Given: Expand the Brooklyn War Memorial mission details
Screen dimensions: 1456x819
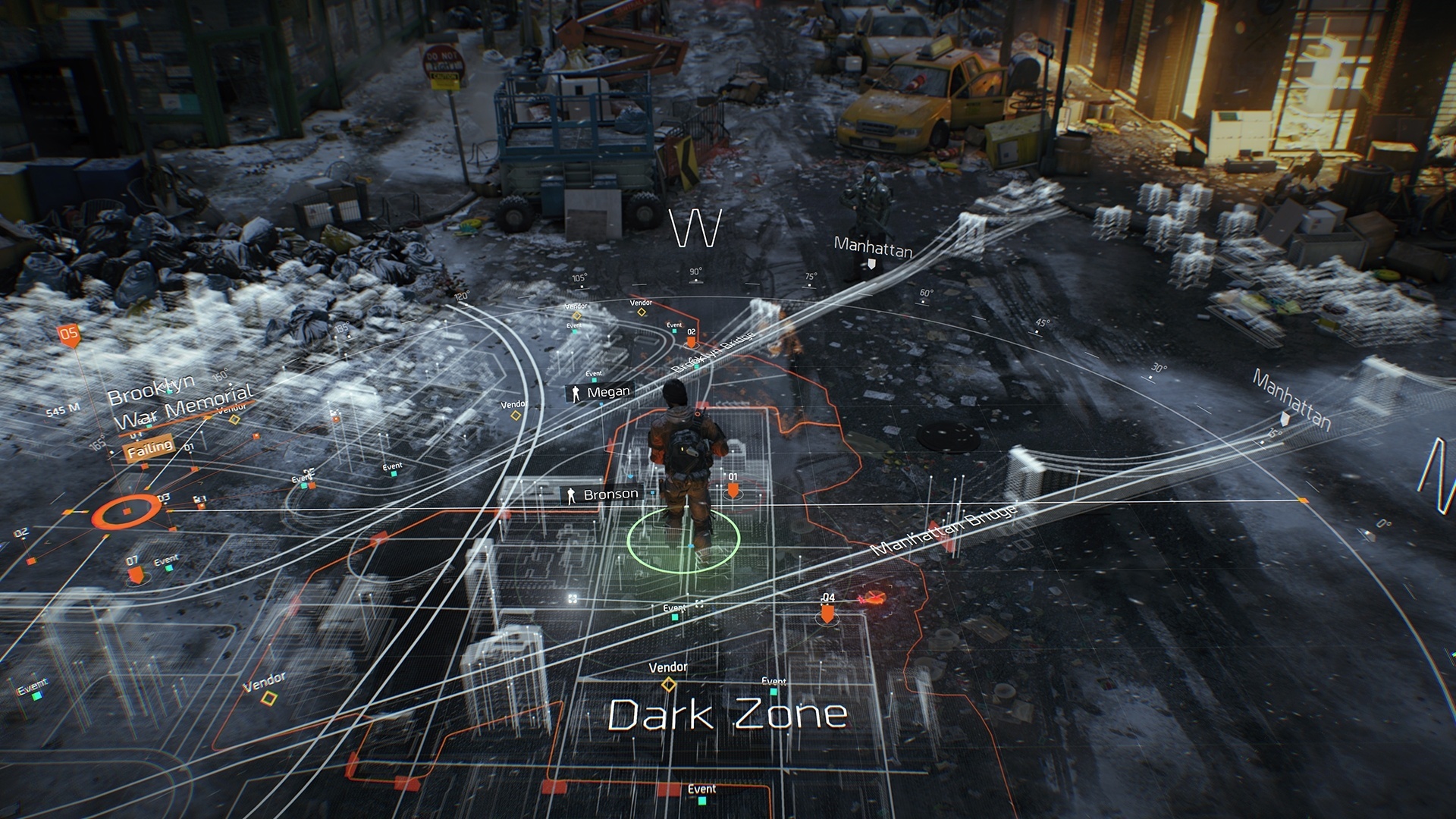Looking at the screenshot, I should coord(182,398).
